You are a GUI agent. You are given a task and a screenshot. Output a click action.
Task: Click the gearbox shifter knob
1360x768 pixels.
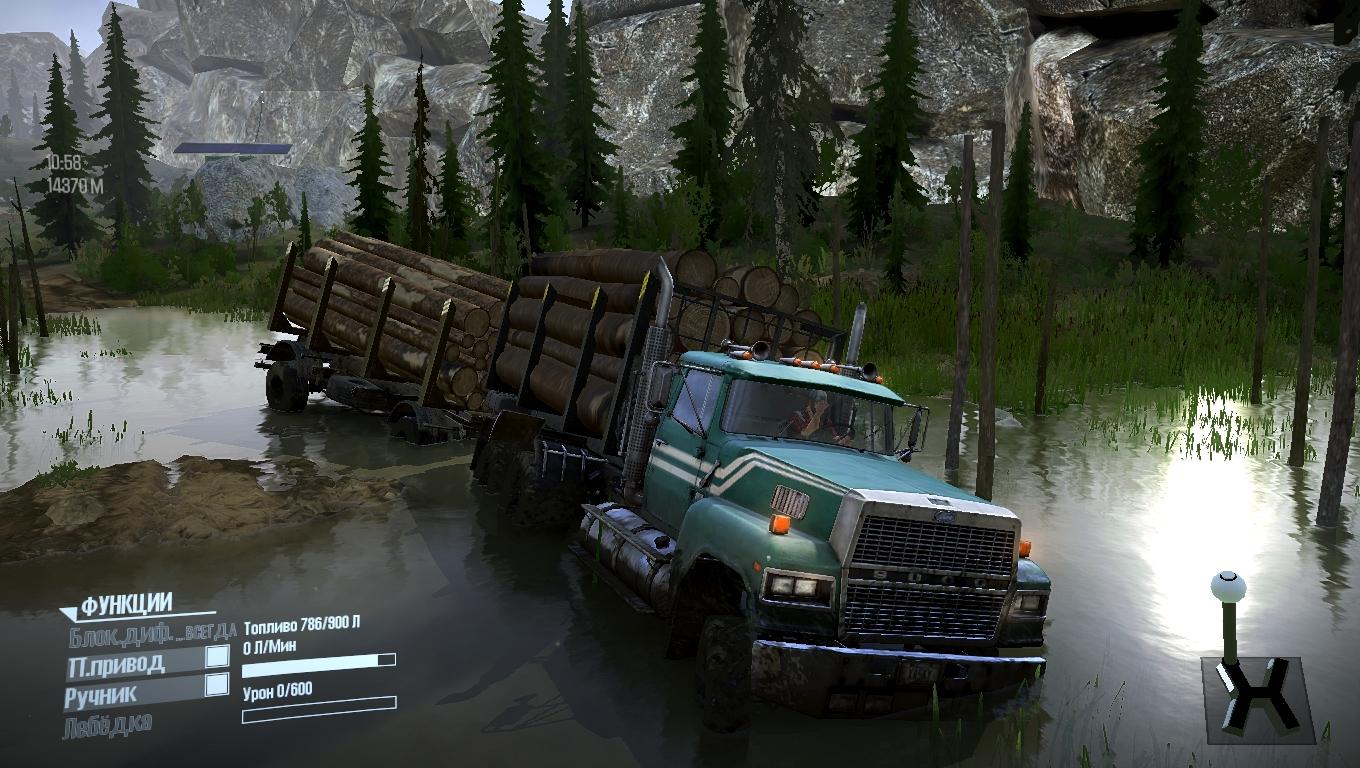tap(1228, 586)
